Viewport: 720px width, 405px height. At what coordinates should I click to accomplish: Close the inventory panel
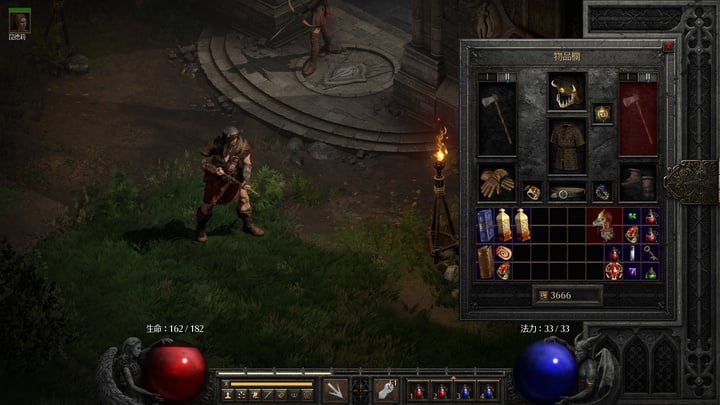point(668,45)
